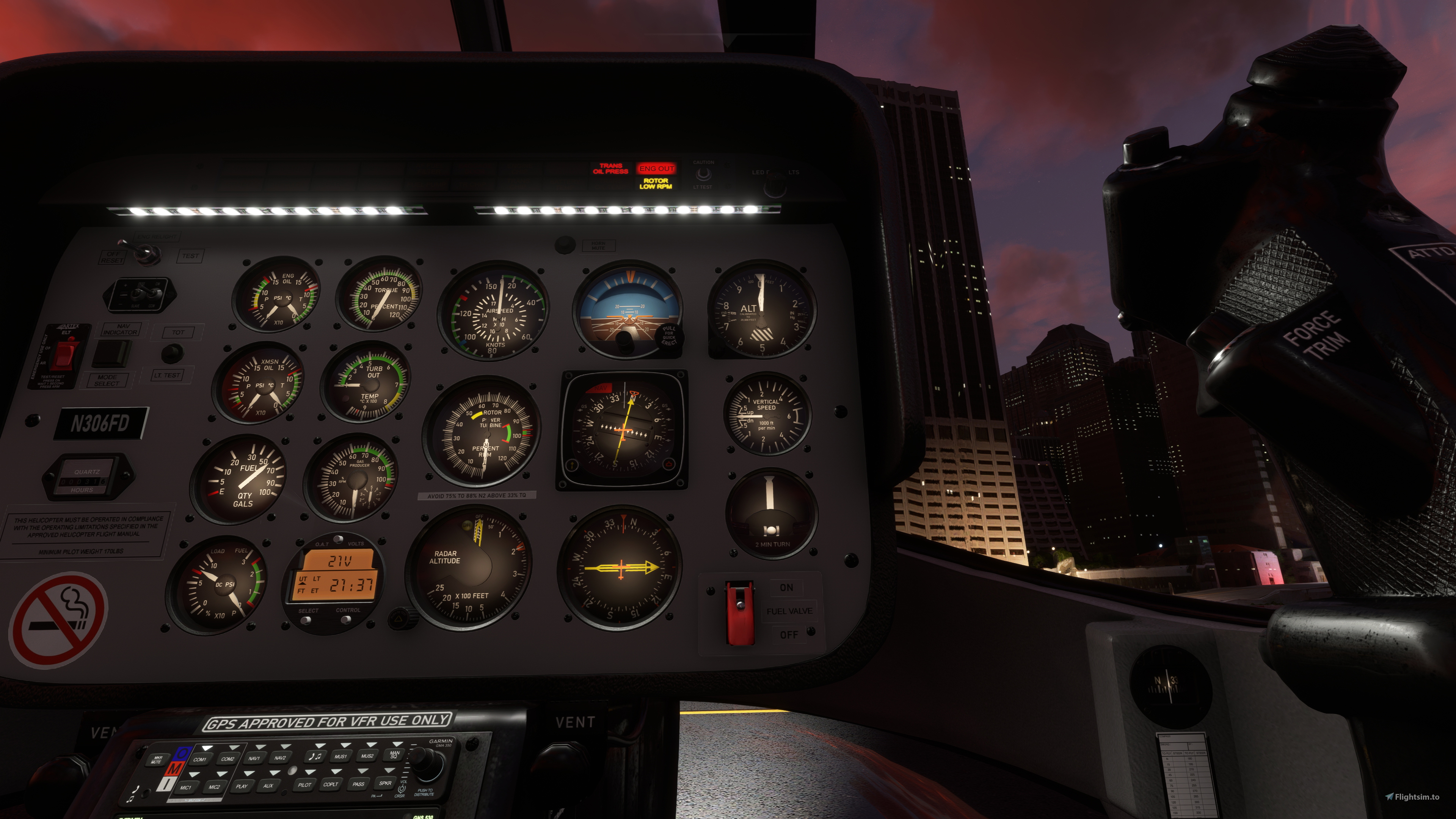Image resolution: width=1456 pixels, height=819 pixels.
Task: Click the NAV INDICATOR mode select button
Action: 111,354
